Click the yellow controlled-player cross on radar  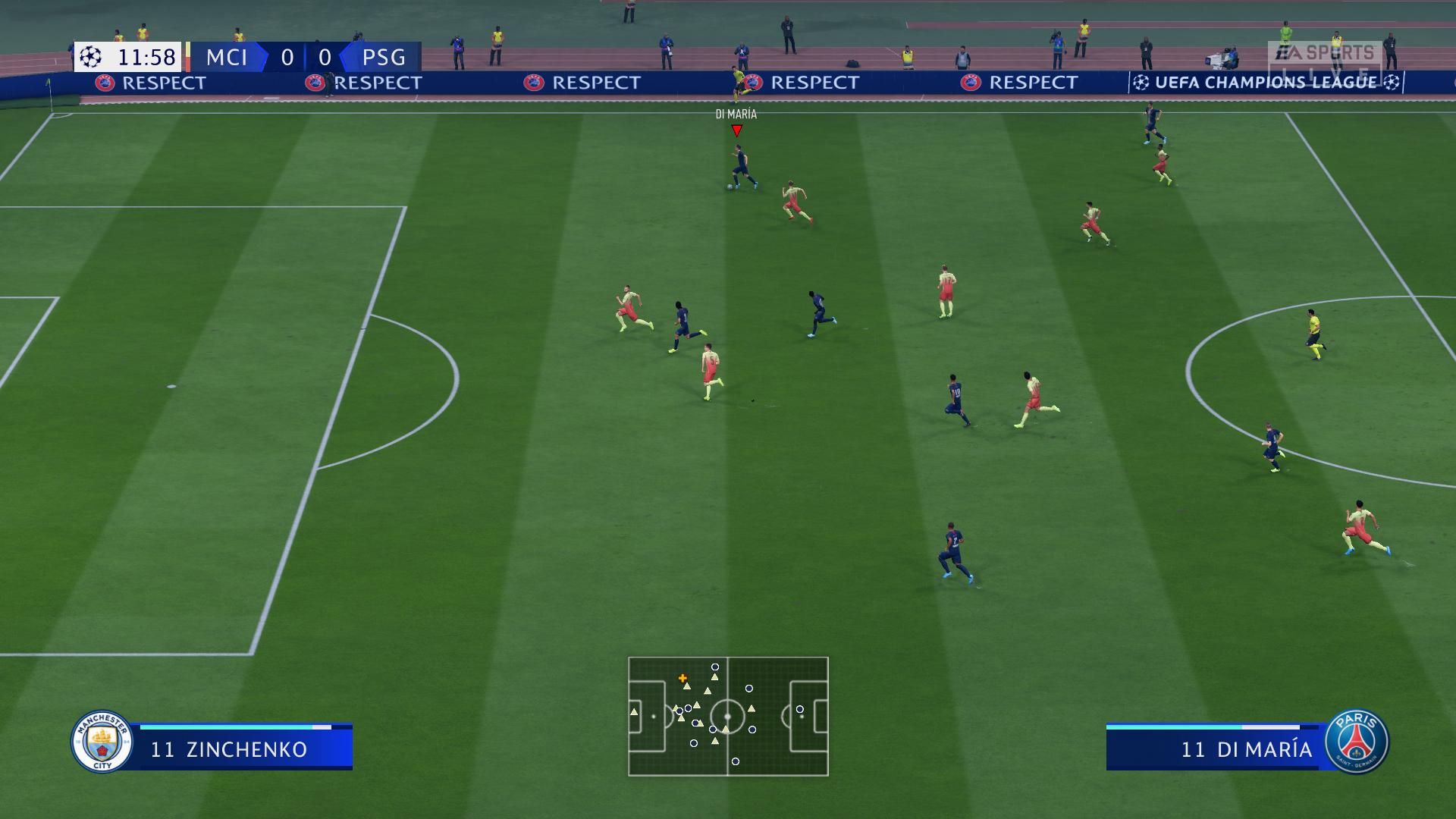[x=682, y=679]
